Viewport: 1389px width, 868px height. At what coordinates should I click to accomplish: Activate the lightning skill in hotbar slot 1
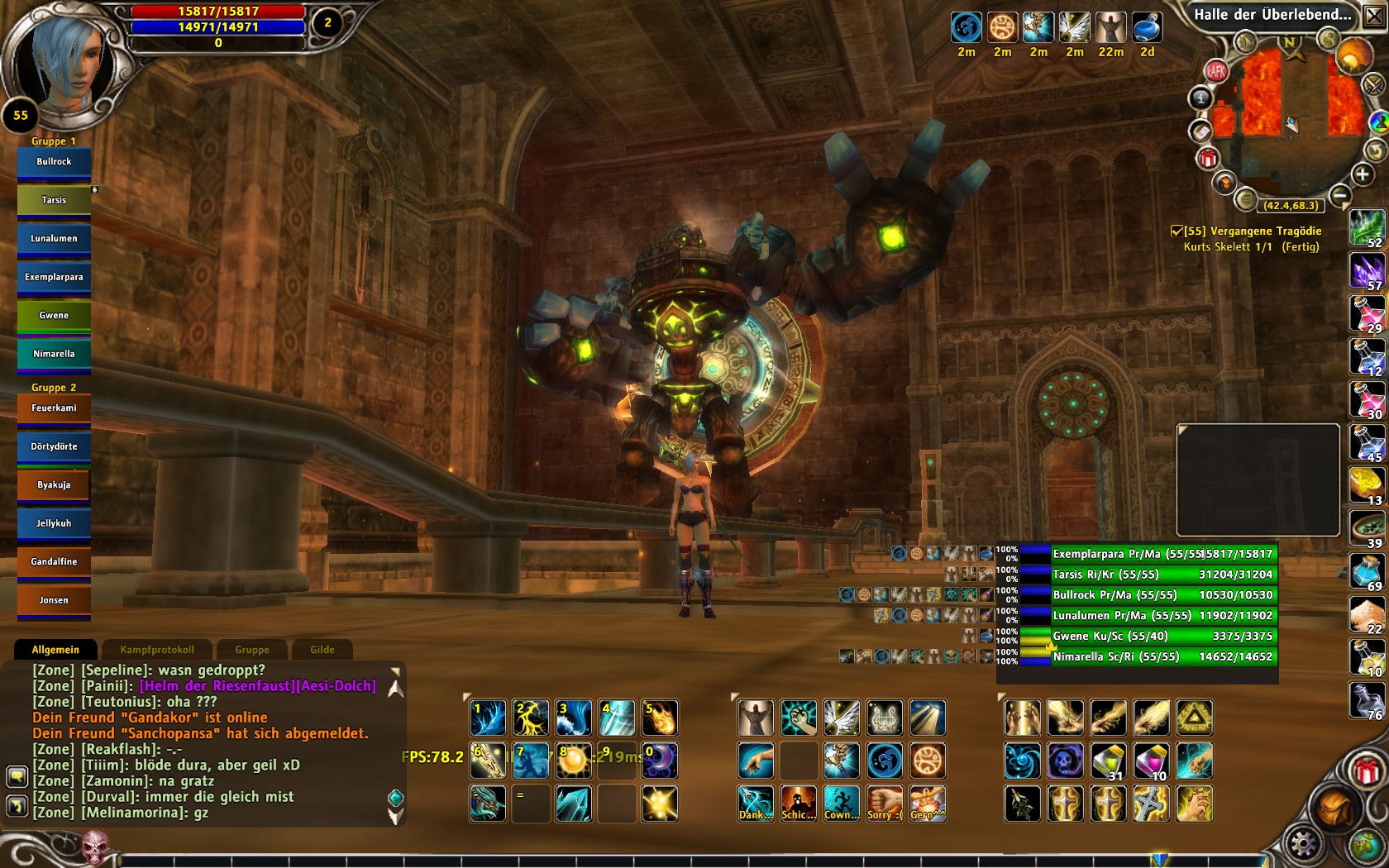(x=488, y=718)
